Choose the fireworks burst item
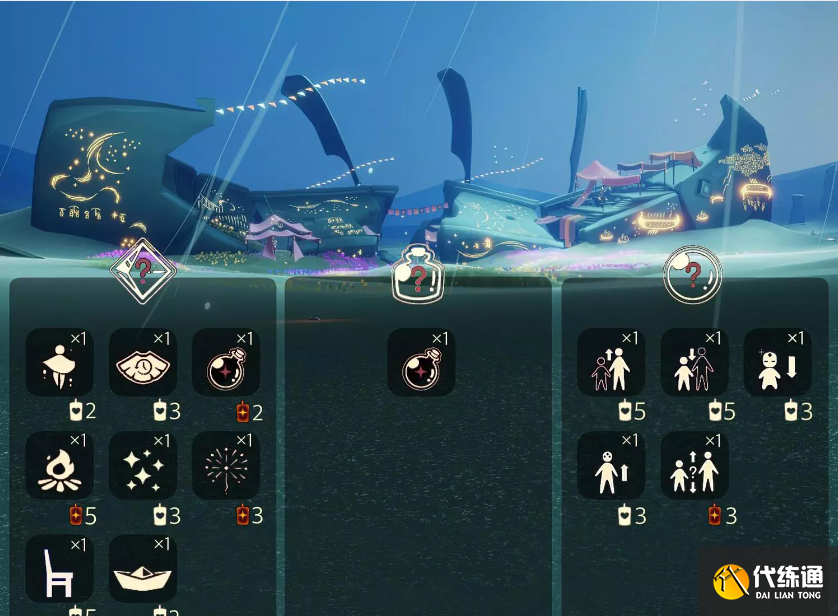The image size is (838, 616). tap(226, 466)
